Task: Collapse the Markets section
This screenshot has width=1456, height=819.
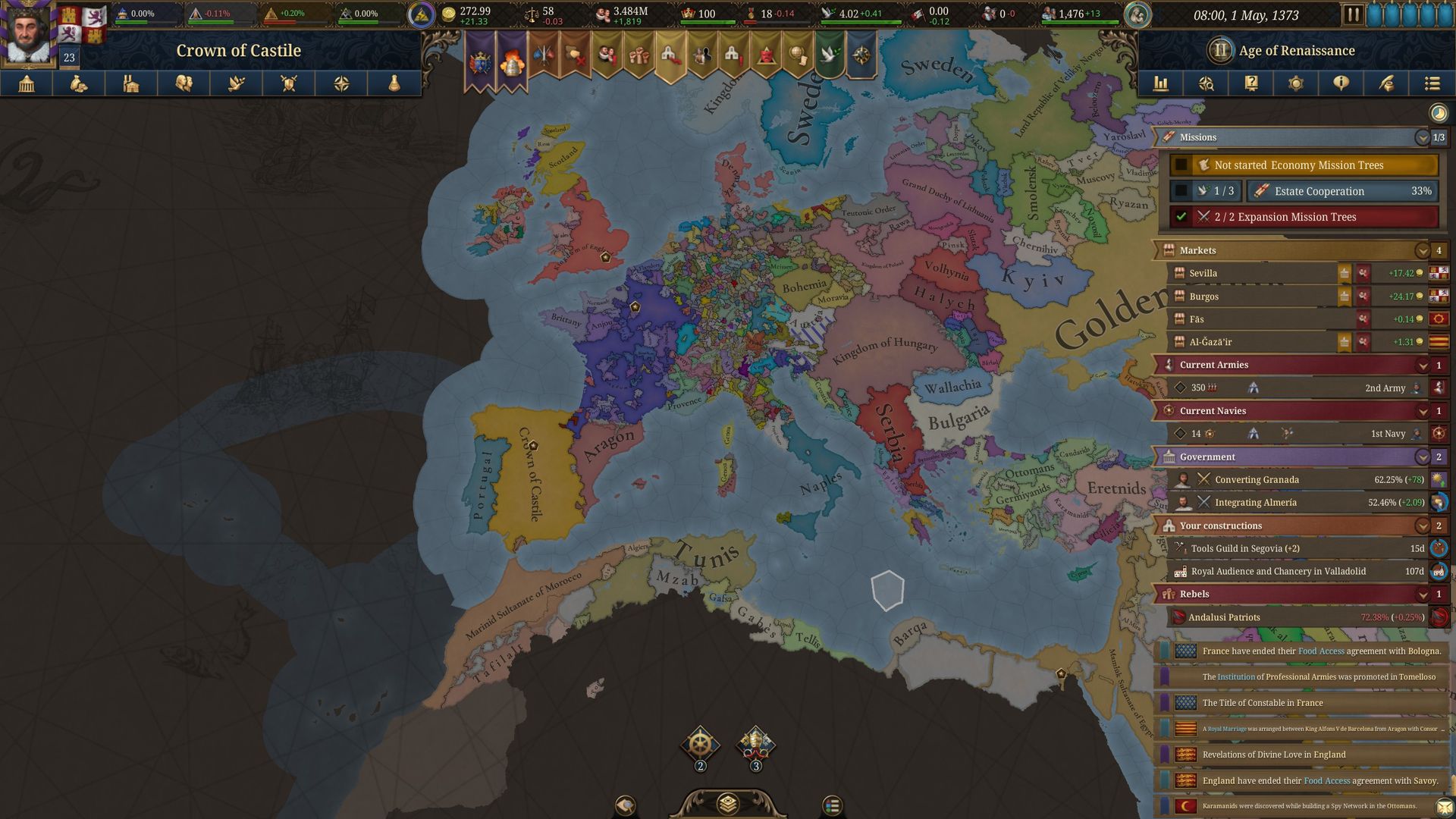Action: 1423,250
